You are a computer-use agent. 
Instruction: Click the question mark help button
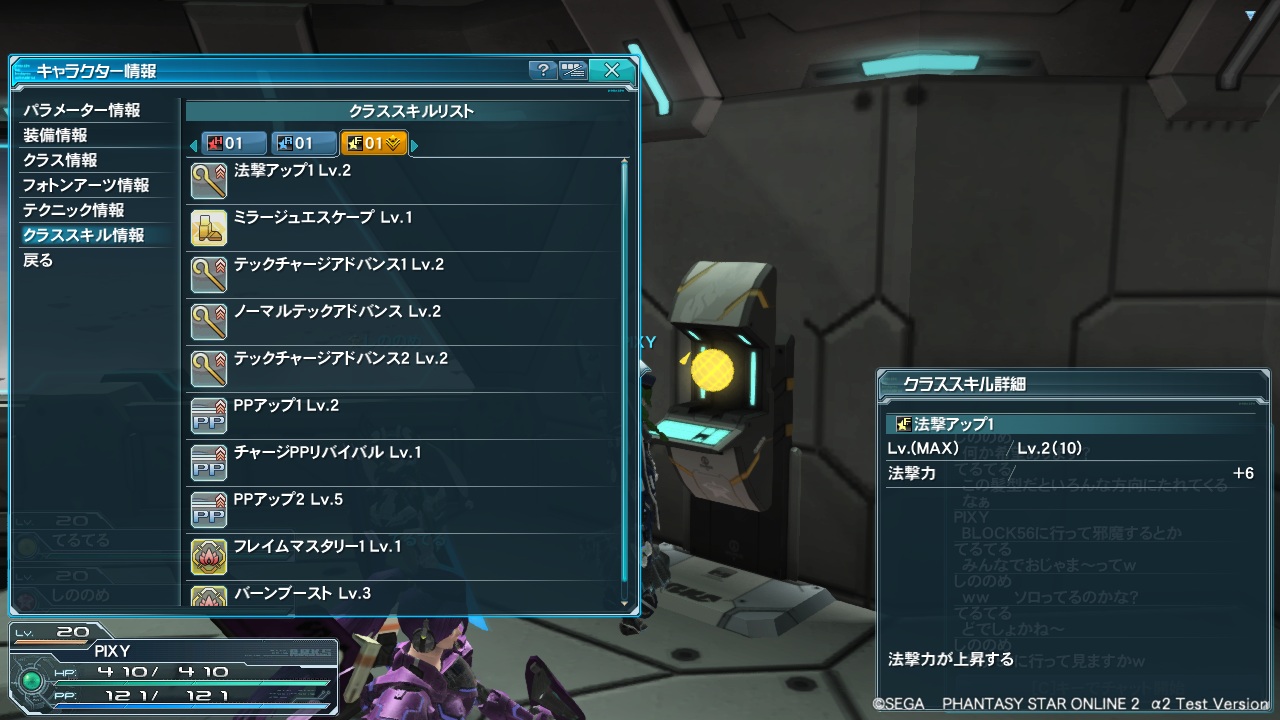click(542, 70)
